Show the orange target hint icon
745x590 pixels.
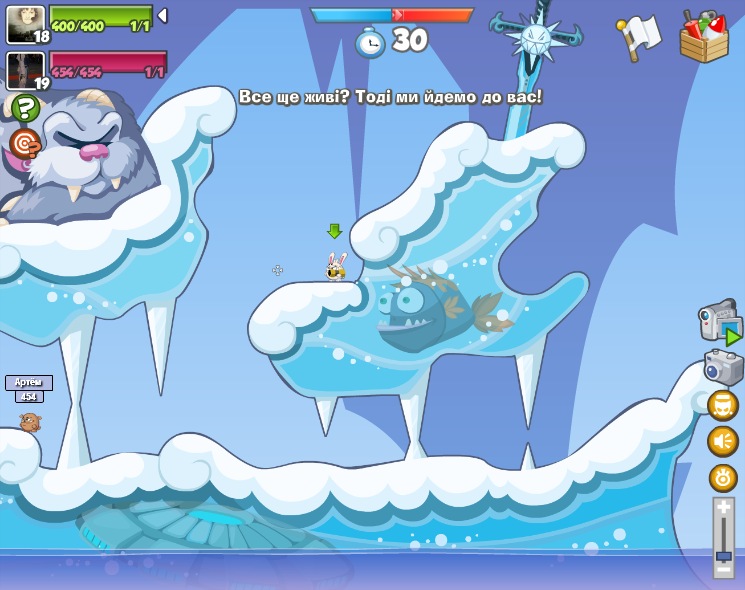25,144
